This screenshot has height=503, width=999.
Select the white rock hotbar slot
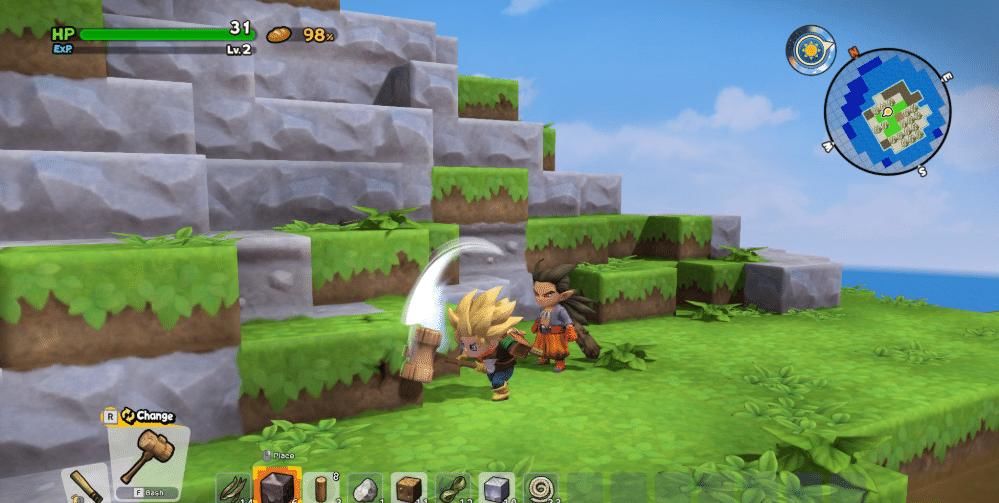(x=364, y=488)
